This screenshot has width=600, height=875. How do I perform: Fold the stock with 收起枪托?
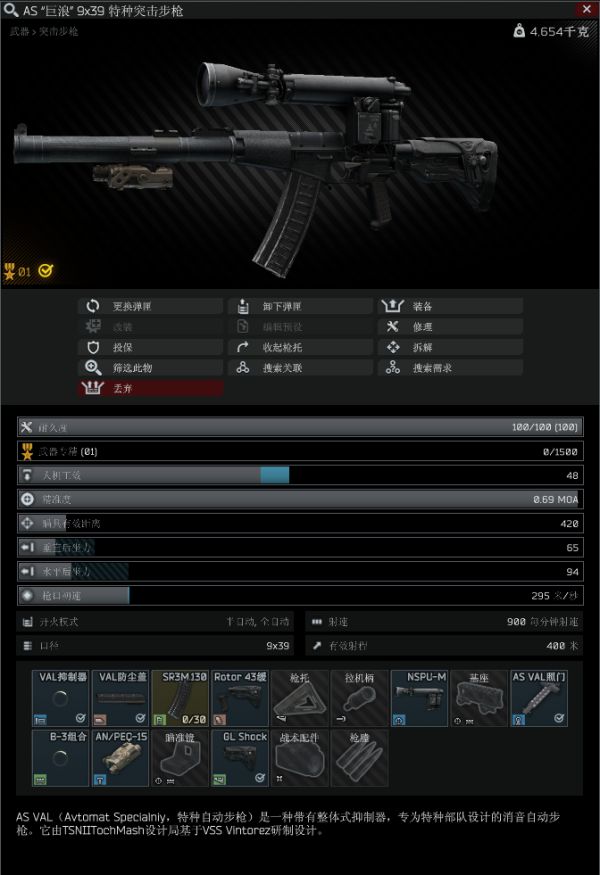[x=300, y=347]
